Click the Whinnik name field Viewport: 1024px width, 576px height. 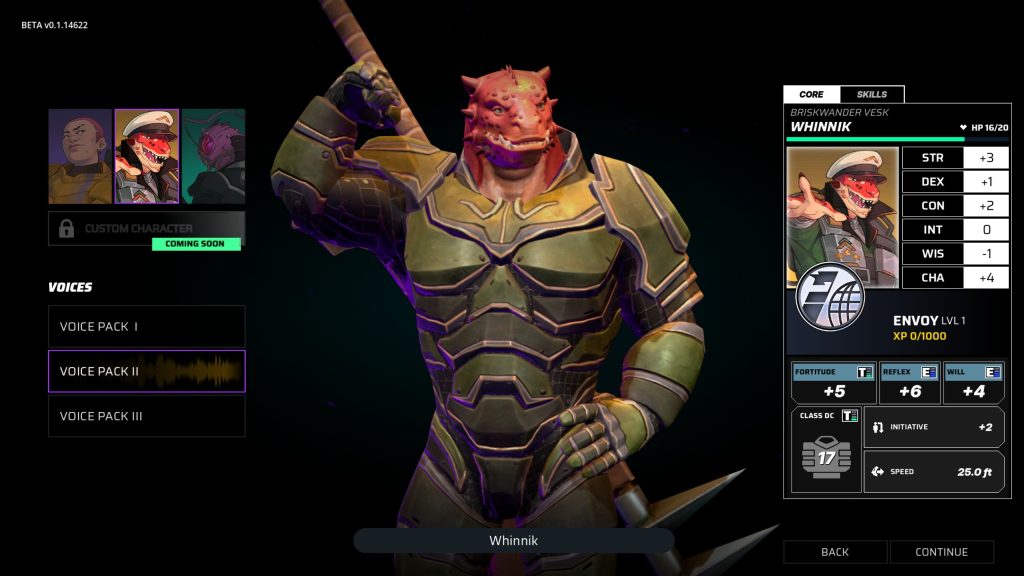(x=513, y=541)
